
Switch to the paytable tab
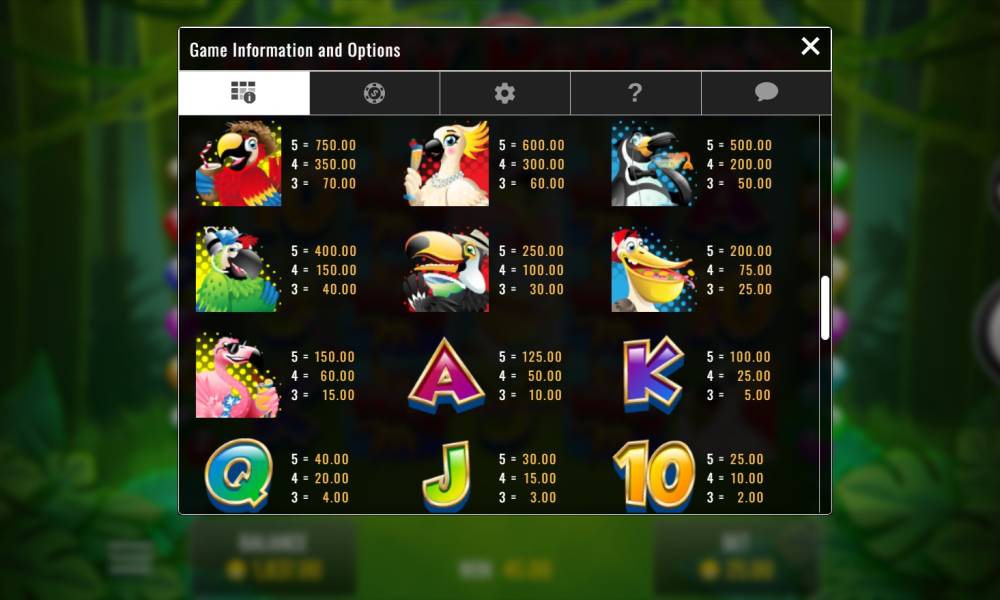244,93
